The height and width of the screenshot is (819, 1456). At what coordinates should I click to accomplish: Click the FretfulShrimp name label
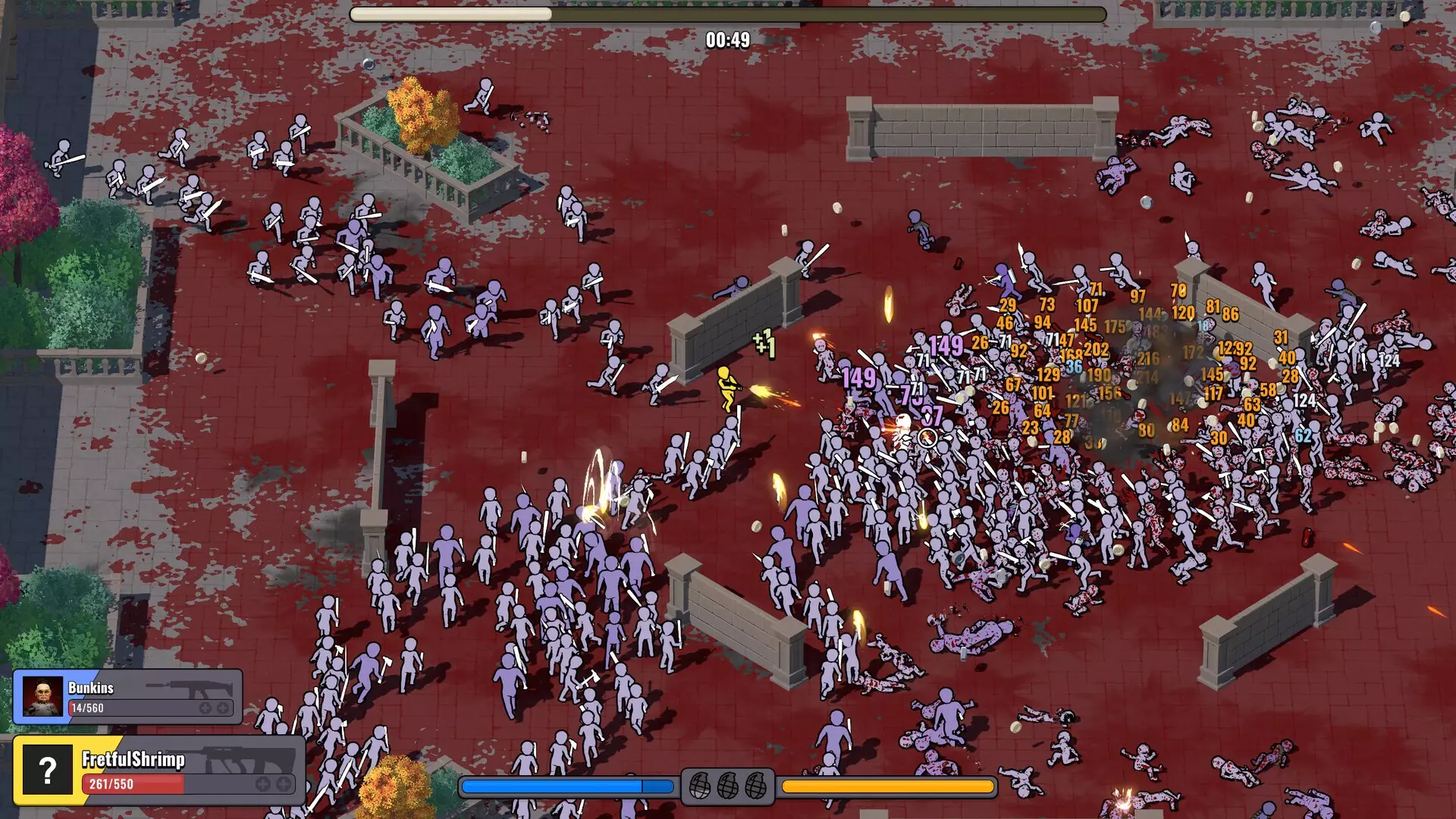133,761
